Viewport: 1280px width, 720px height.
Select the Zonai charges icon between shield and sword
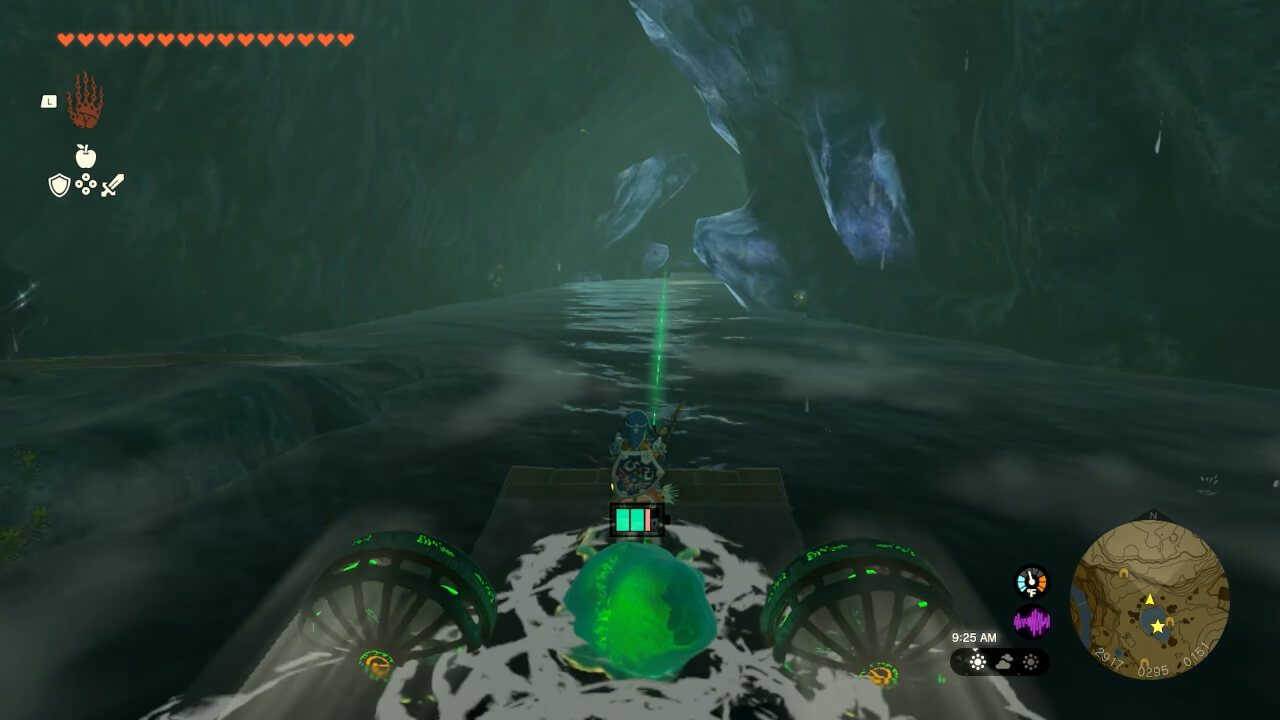[86, 185]
